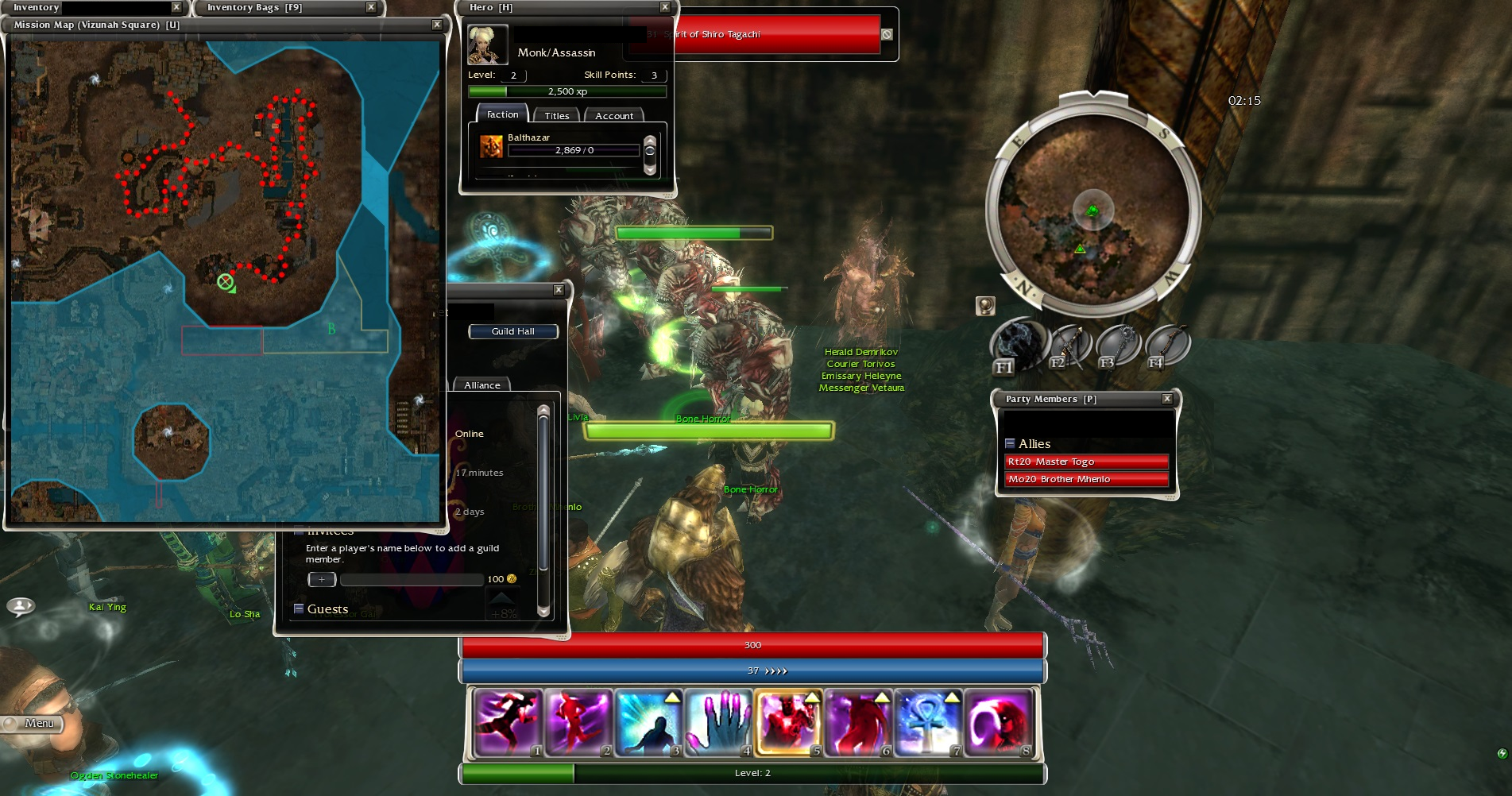Activate the first skill with running figure
The width and height of the screenshot is (1512, 796).
coord(509,722)
